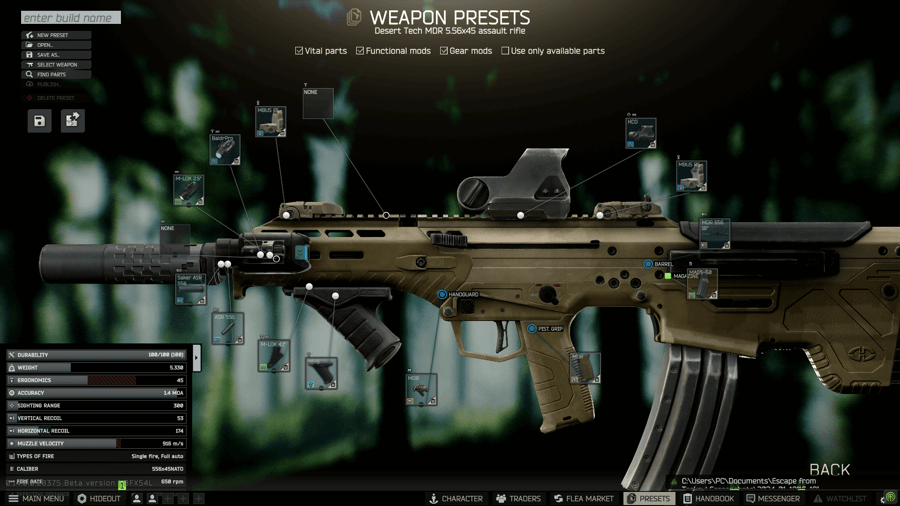Viewport: 900px width, 506px height.
Task: Open the Select Weapon menu
Action: (x=57, y=65)
